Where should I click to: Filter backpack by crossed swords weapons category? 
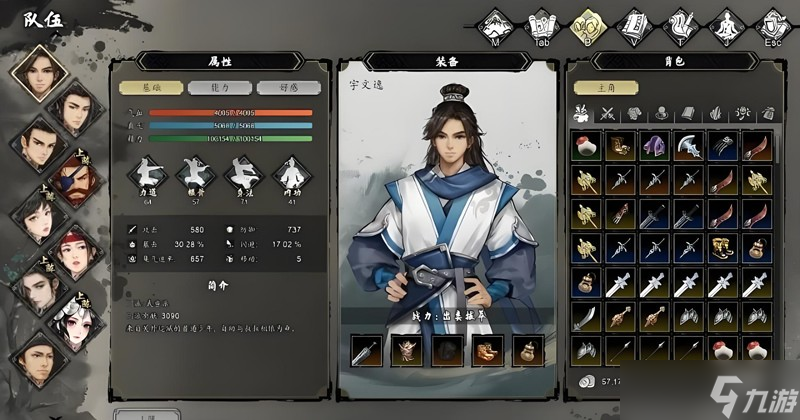pyautogui.click(x=608, y=114)
